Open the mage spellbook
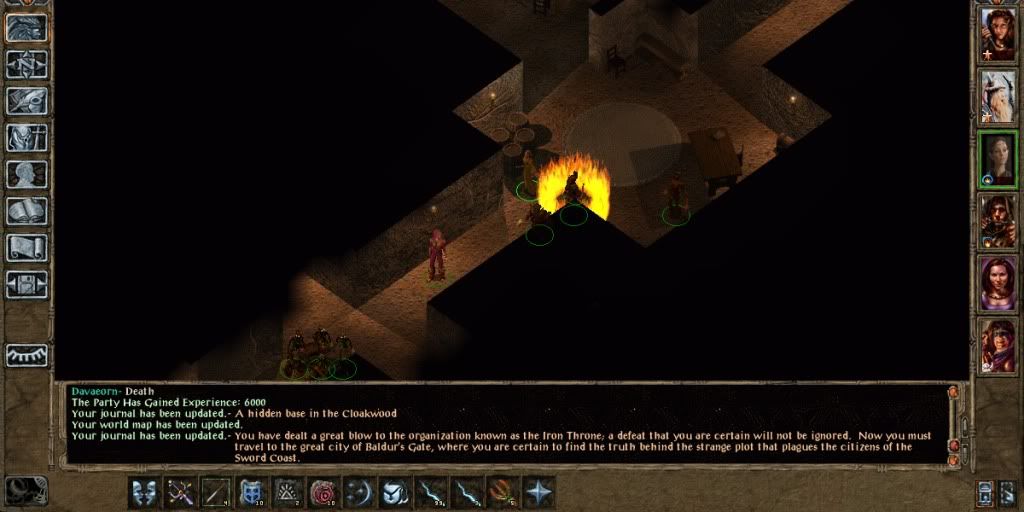 [27, 211]
